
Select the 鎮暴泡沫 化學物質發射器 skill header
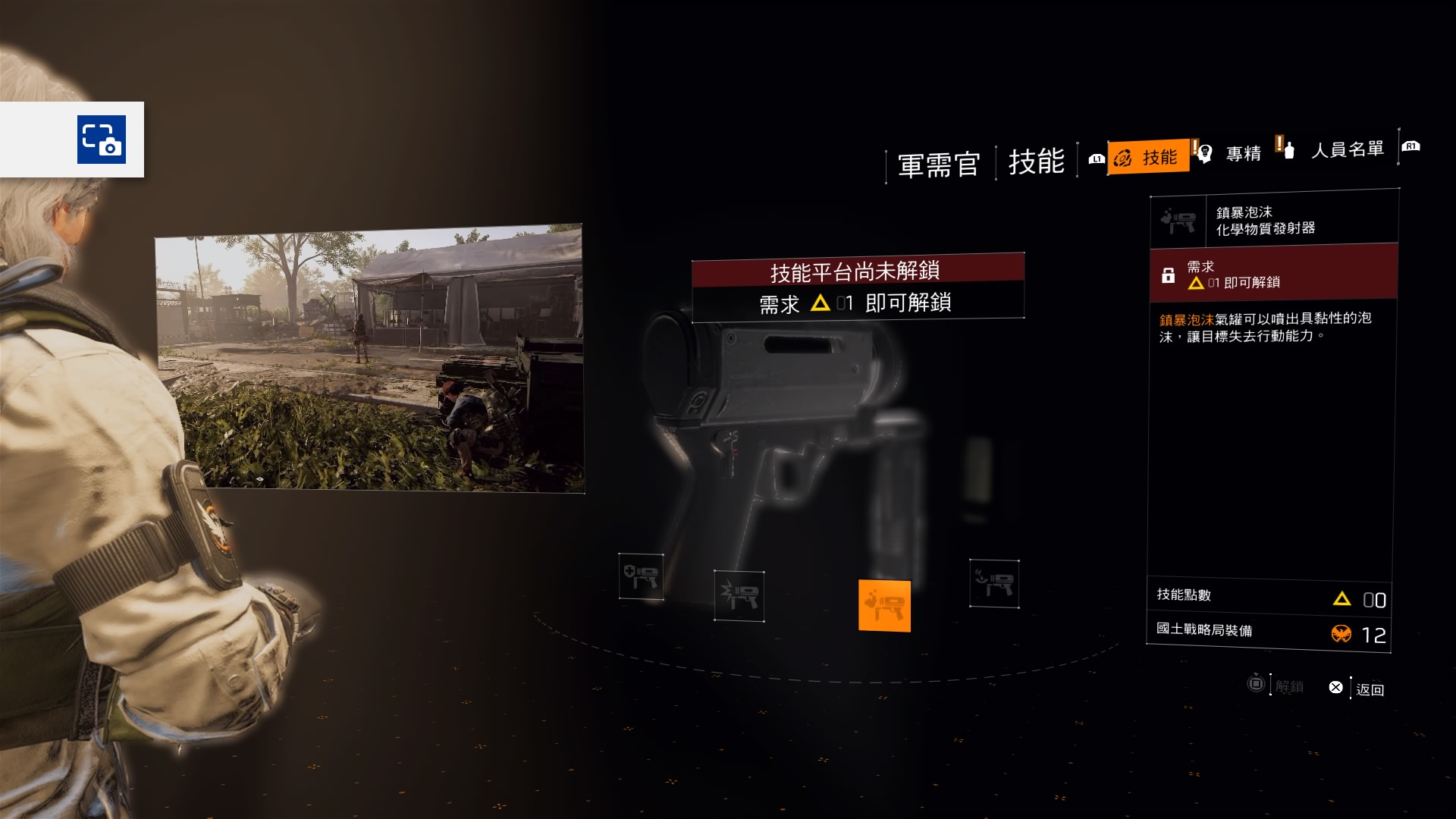[1274, 221]
